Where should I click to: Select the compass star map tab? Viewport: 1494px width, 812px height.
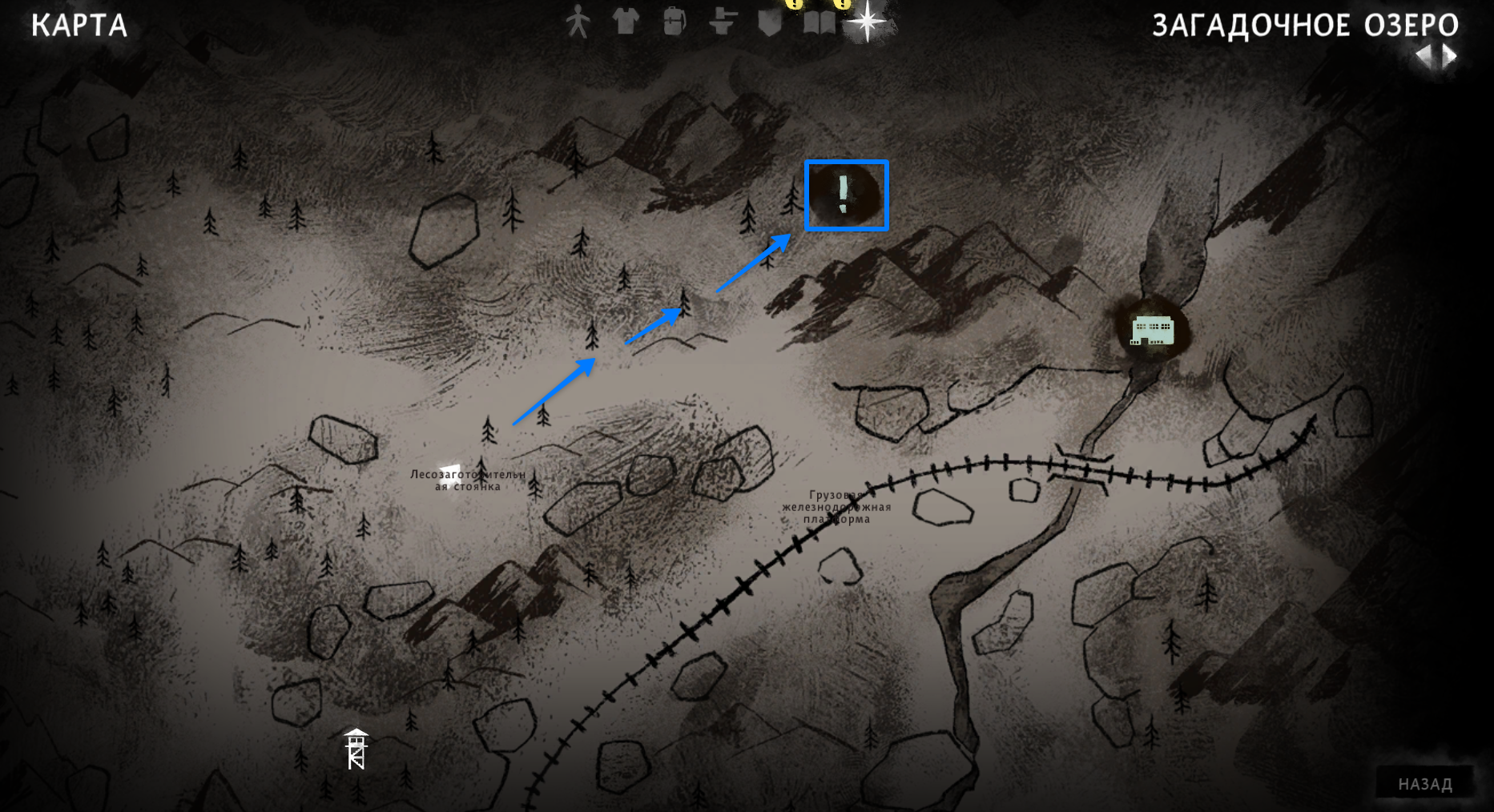pyautogui.click(x=867, y=21)
